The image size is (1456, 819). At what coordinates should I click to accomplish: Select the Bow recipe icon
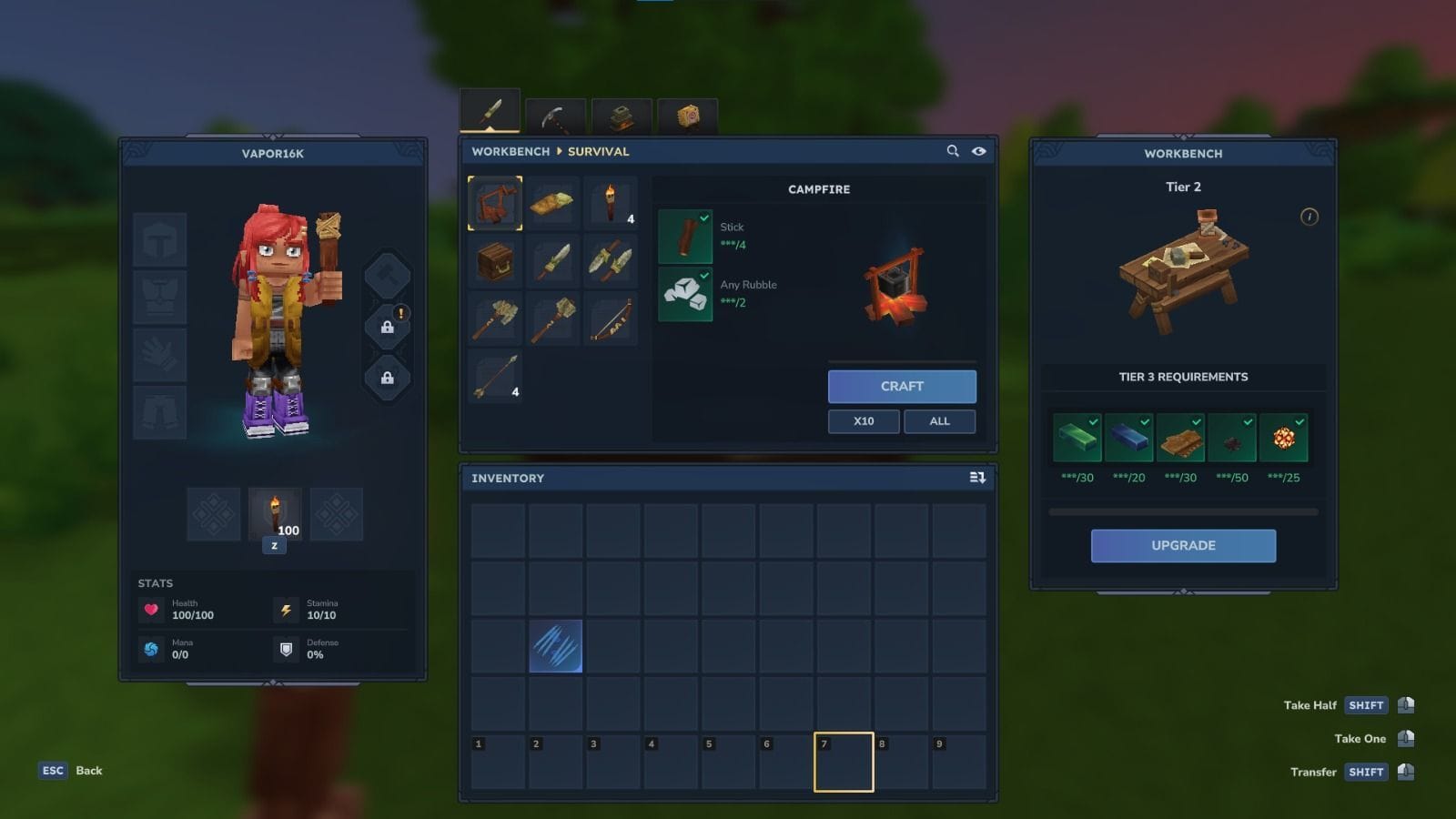[x=611, y=318]
